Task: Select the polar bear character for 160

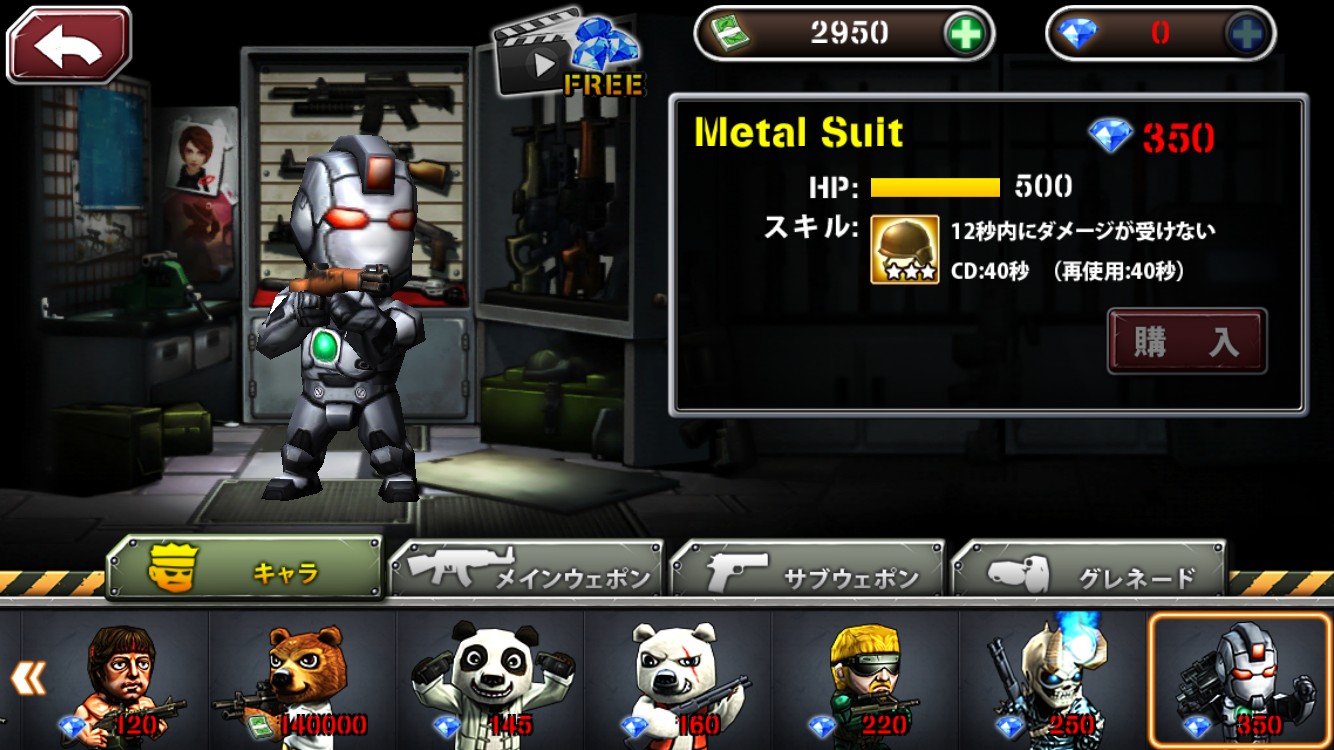Action: click(678, 680)
